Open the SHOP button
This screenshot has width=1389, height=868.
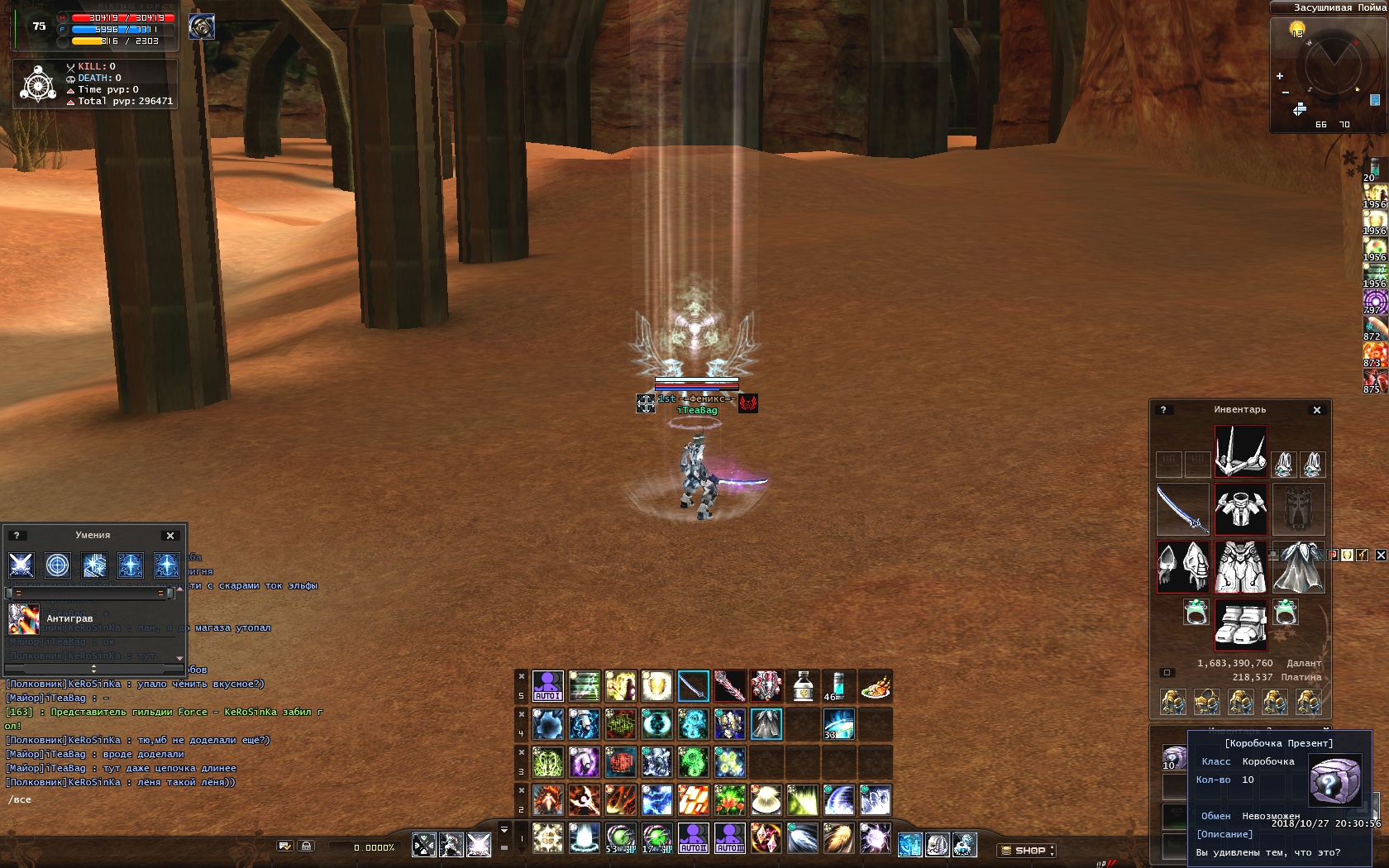point(1026,850)
